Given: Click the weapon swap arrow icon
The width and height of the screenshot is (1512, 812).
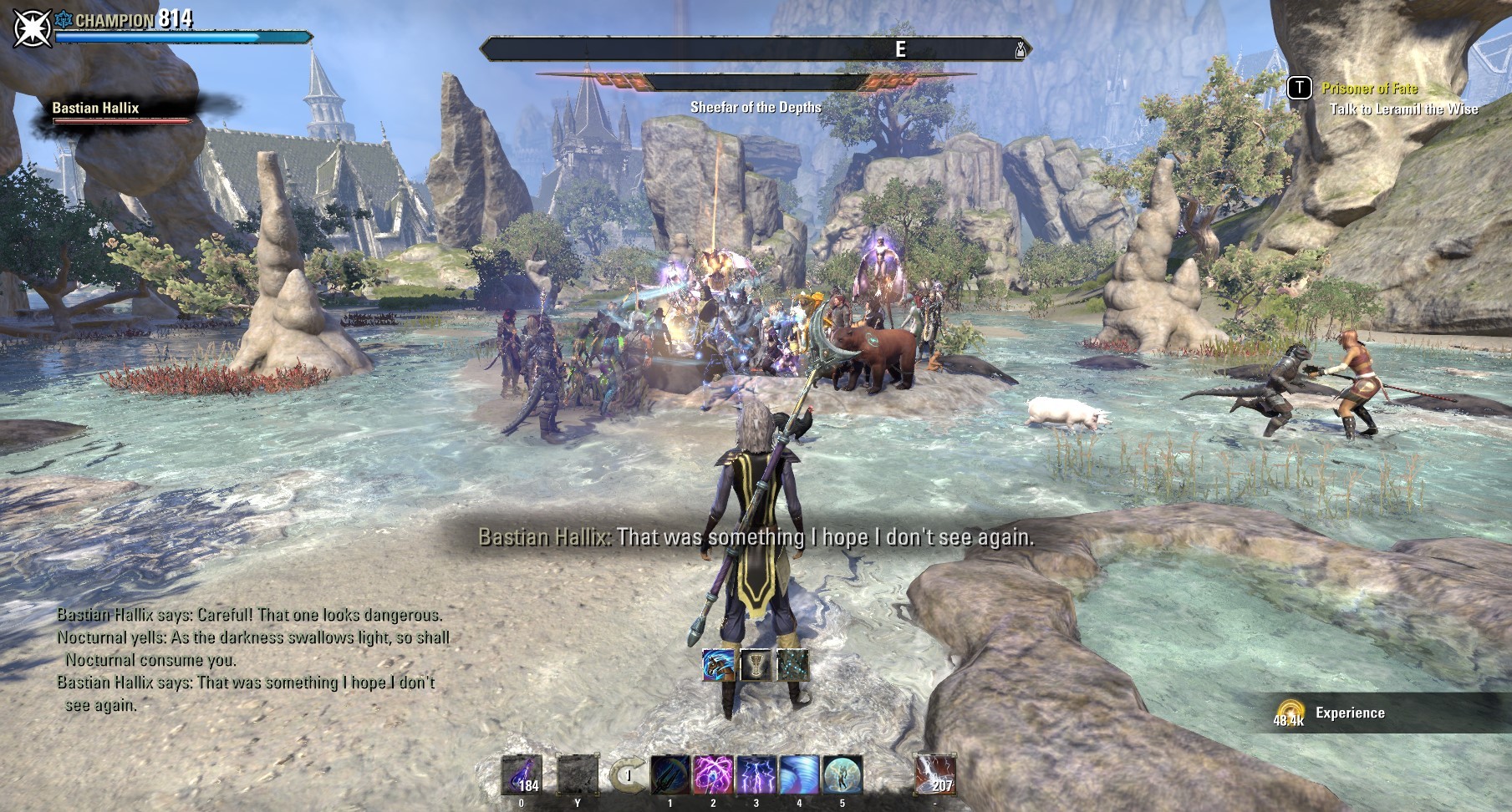Looking at the screenshot, I should click(x=626, y=776).
